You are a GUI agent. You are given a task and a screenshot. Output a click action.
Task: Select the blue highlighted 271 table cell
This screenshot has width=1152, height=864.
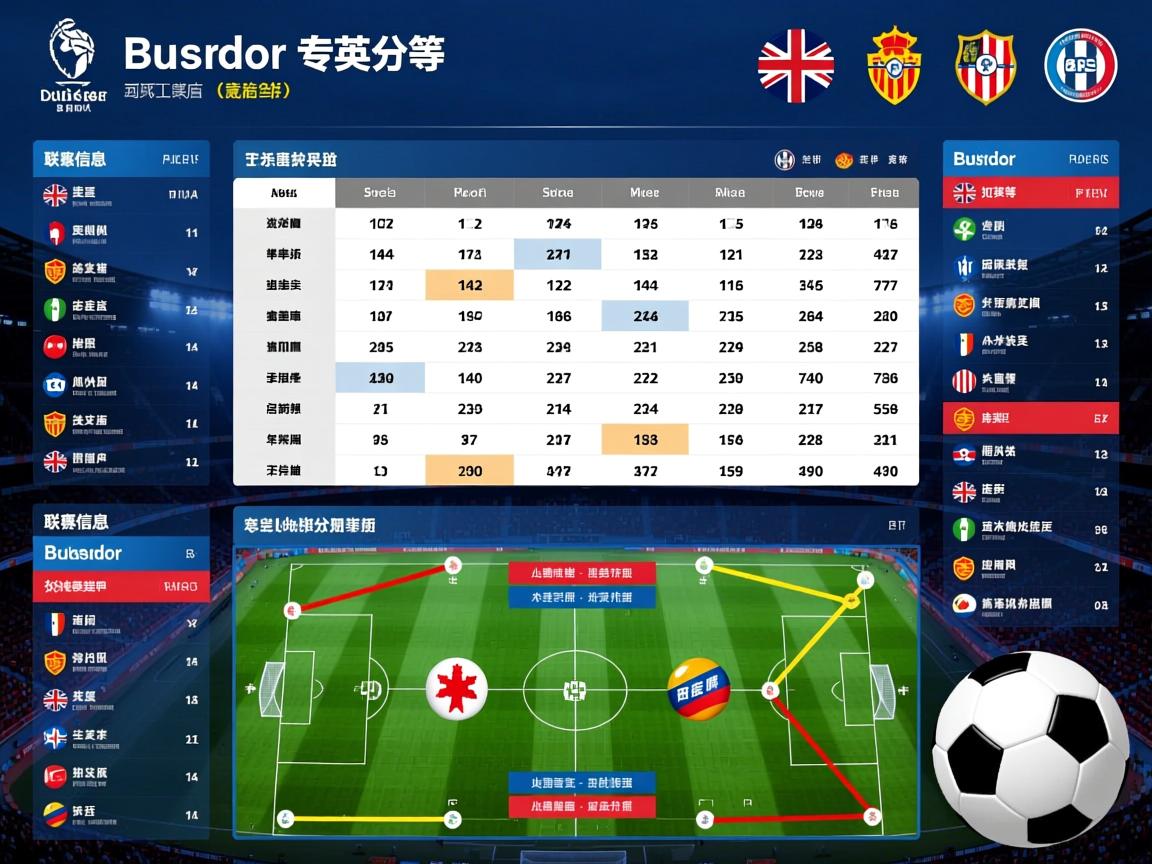558,254
